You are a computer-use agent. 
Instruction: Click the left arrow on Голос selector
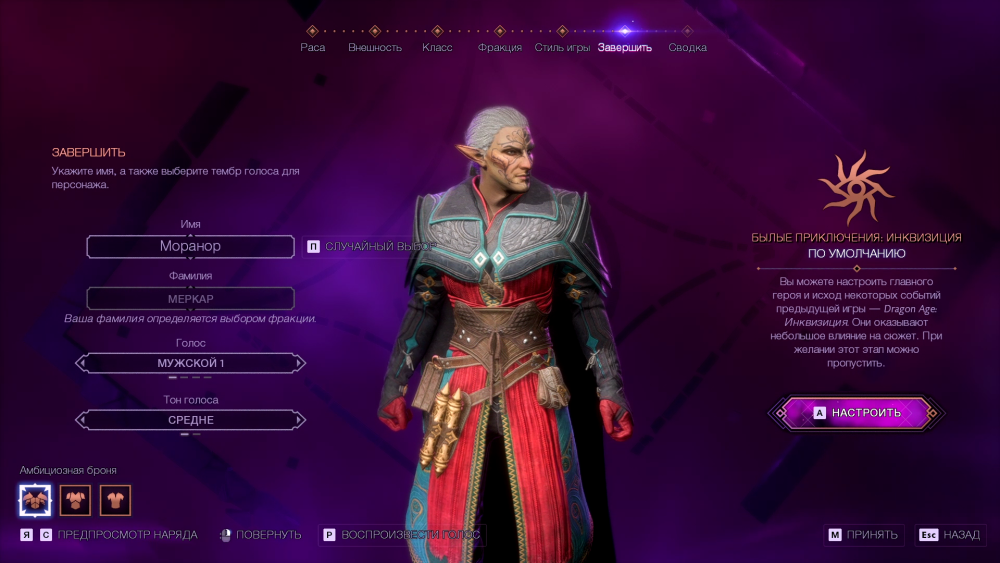click(x=83, y=363)
